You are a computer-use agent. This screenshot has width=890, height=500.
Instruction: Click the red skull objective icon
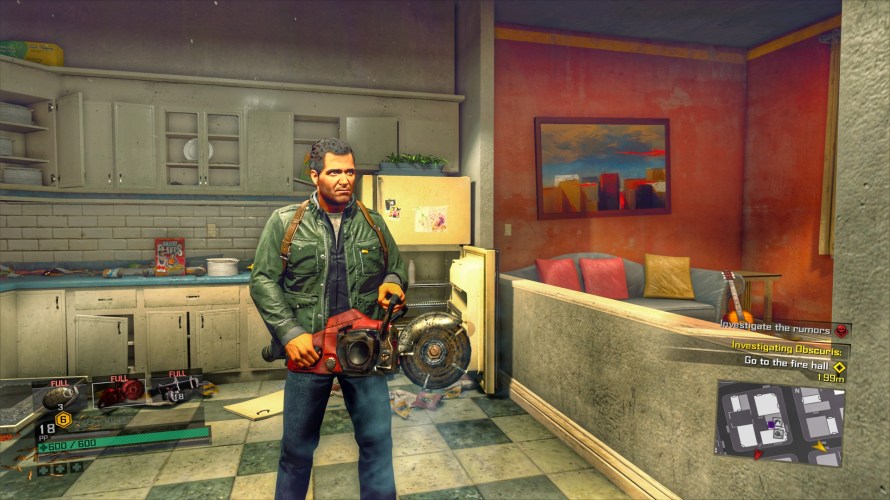point(842,330)
